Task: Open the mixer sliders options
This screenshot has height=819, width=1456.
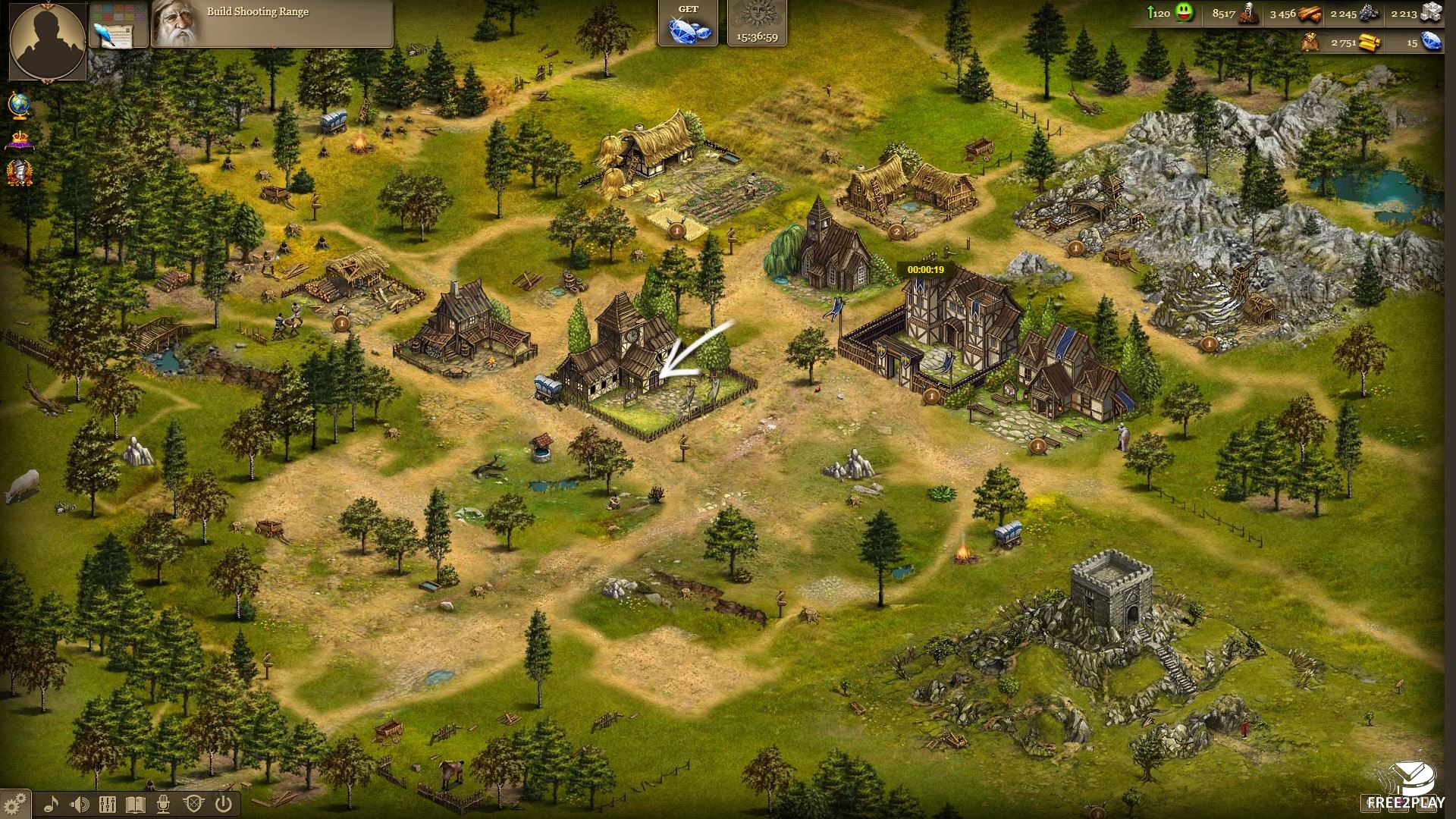Action: coord(108,804)
